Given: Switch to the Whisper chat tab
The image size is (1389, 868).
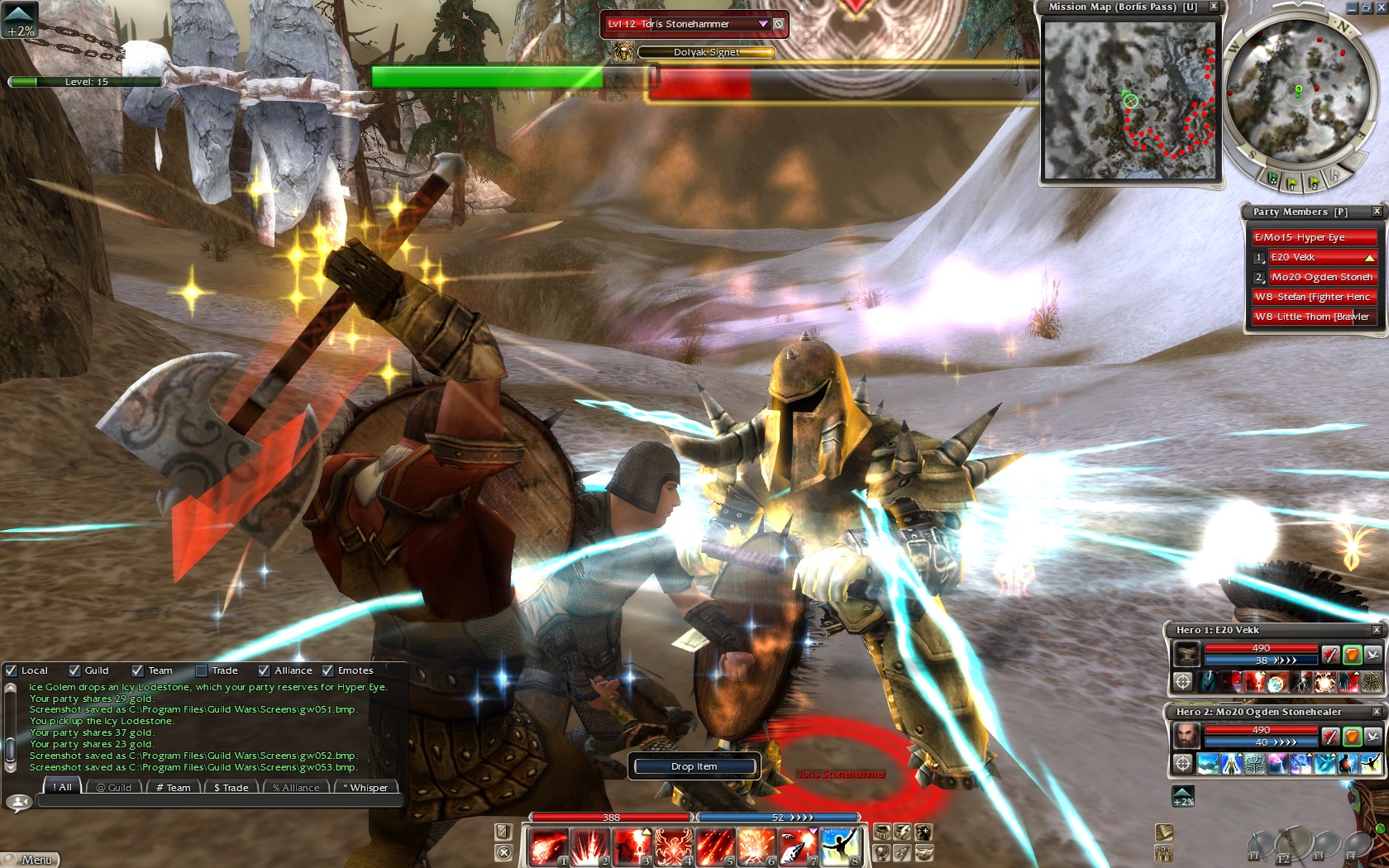Looking at the screenshot, I should [365, 788].
